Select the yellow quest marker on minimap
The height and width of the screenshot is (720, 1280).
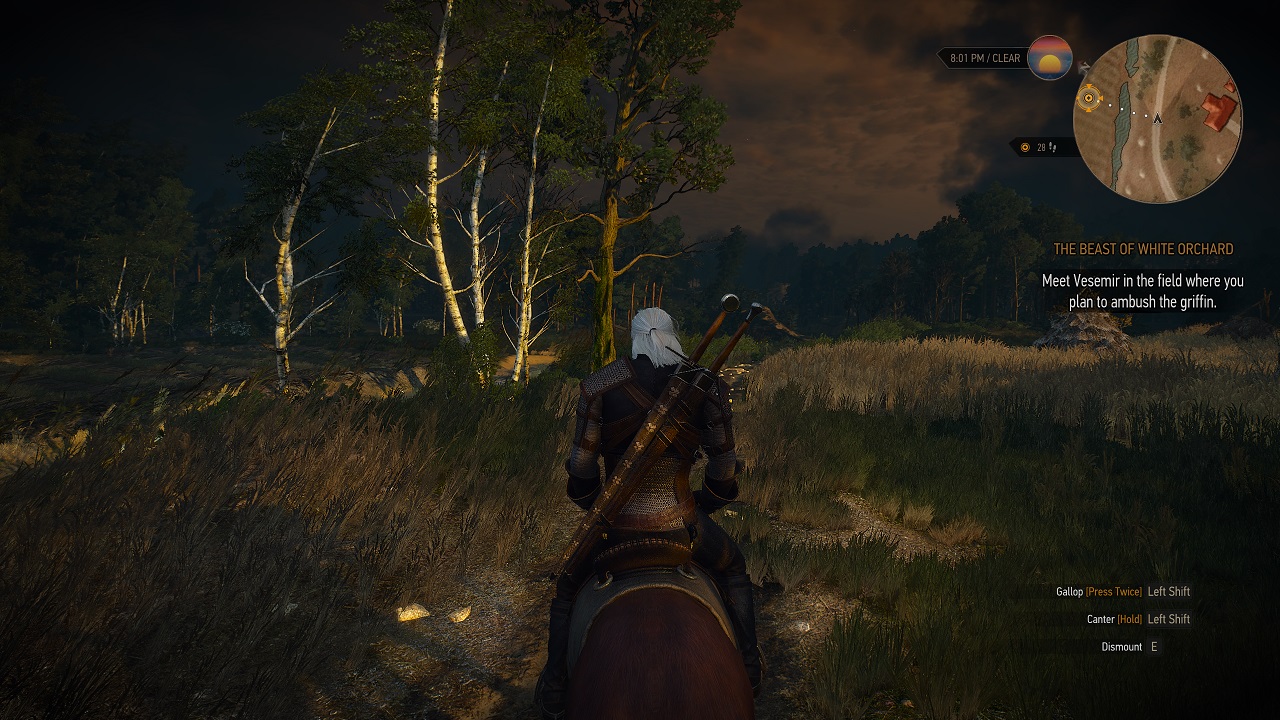point(1089,98)
